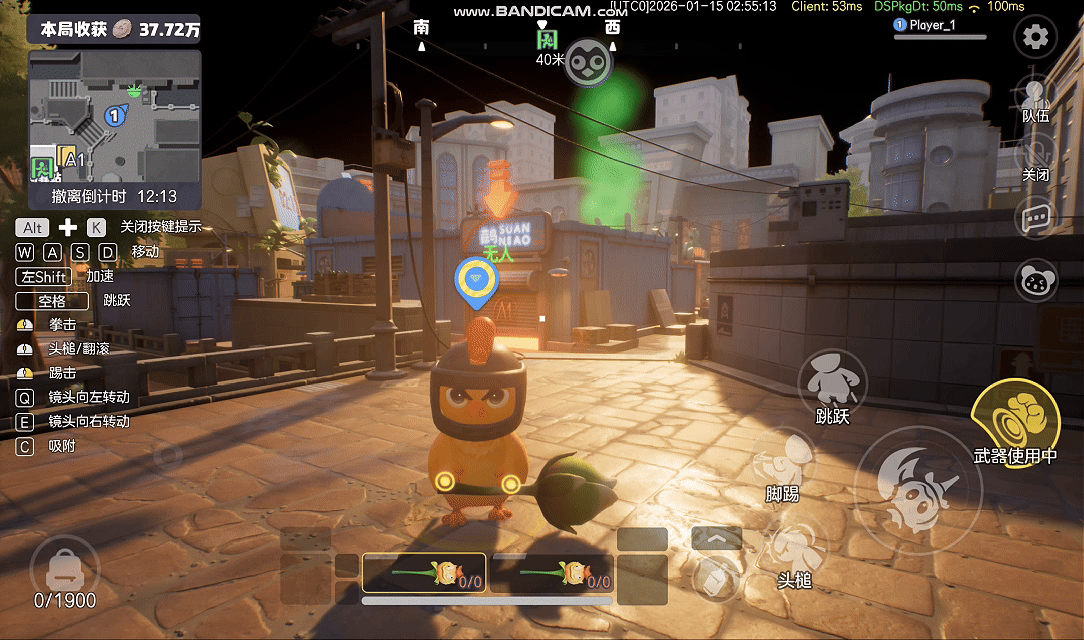Open the 队伍 team voice button
This screenshot has height=640, width=1084.
tap(1035, 98)
